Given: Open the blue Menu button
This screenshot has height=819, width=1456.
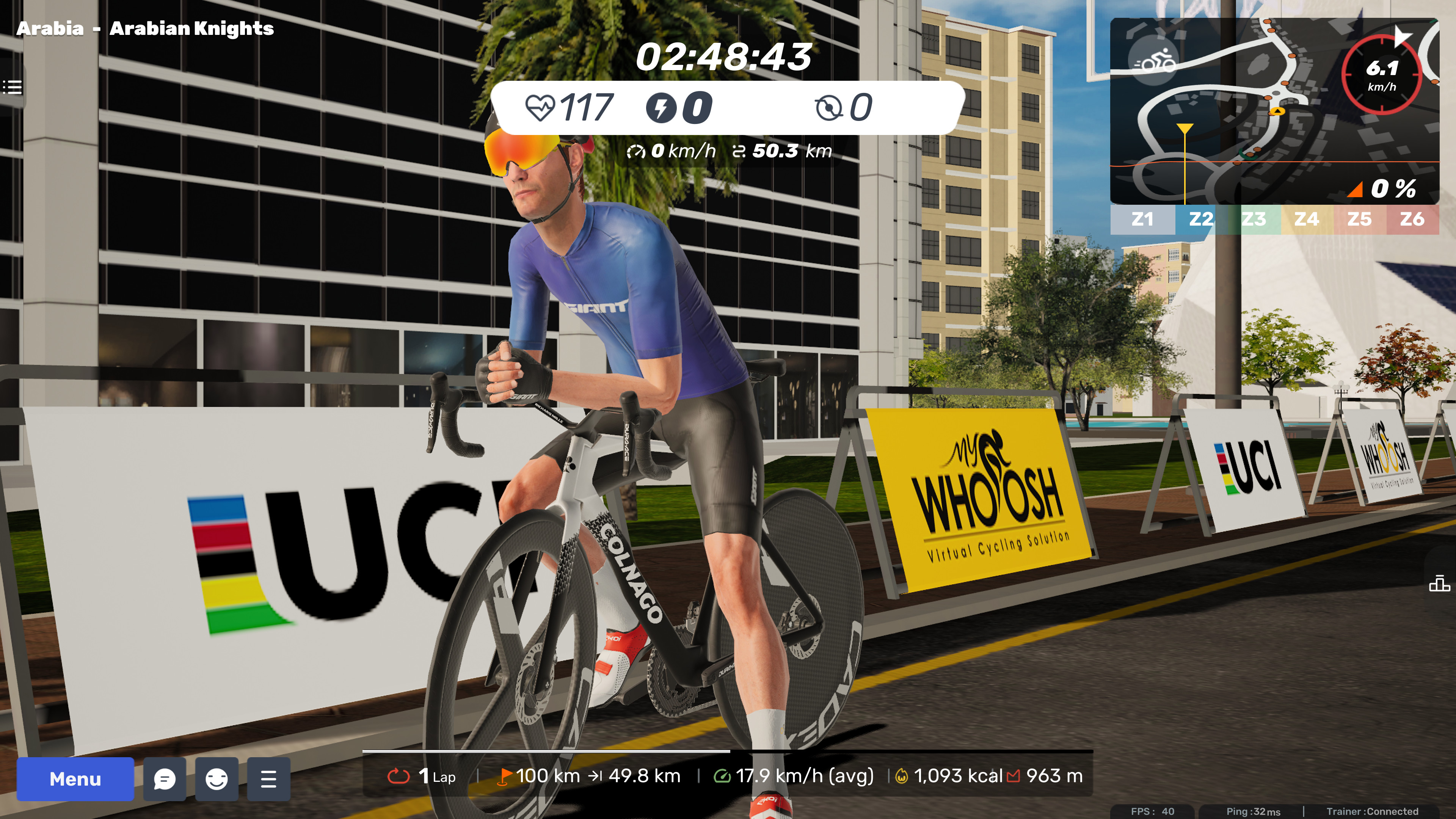Looking at the screenshot, I should (x=75, y=779).
